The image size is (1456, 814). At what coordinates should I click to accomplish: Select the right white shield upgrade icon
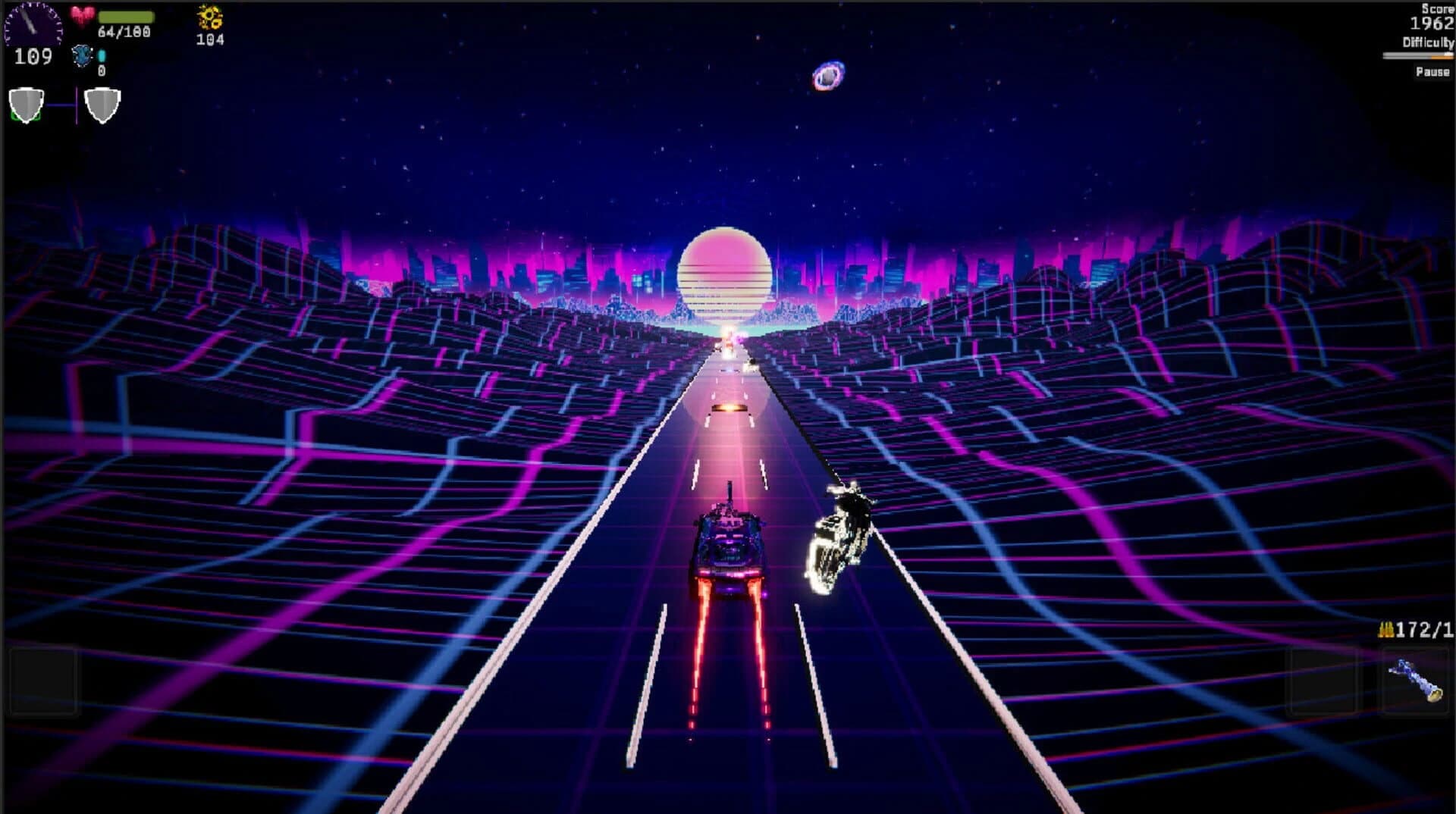pyautogui.click(x=102, y=104)
